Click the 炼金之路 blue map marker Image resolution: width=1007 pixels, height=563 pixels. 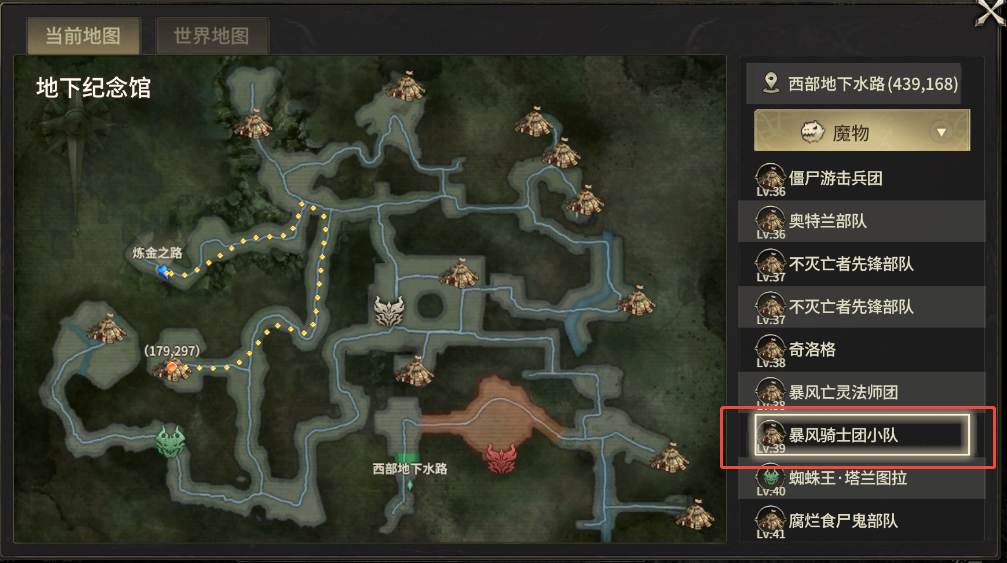pos(162,271)
